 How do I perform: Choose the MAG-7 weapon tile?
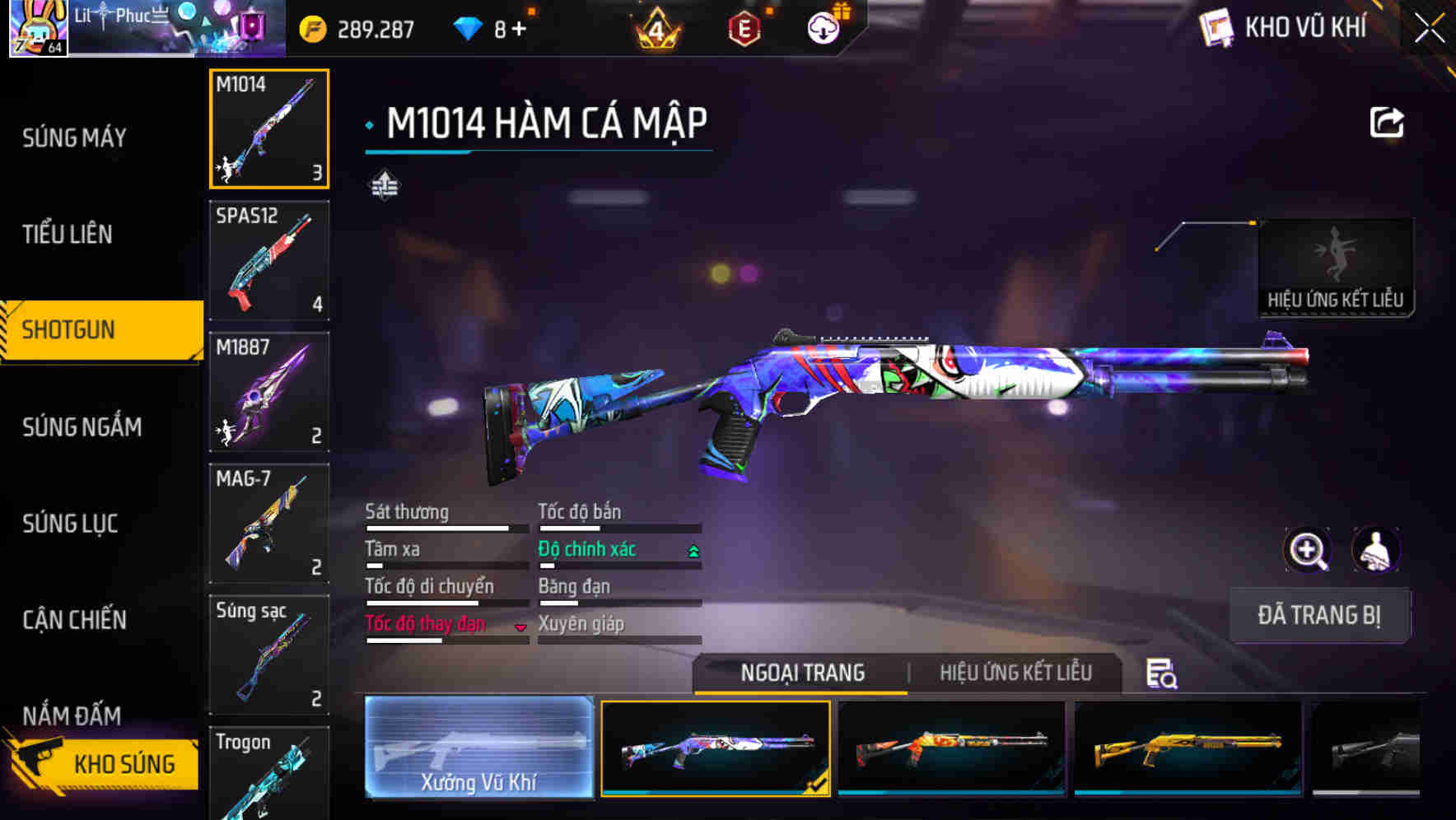click(269, 524)
